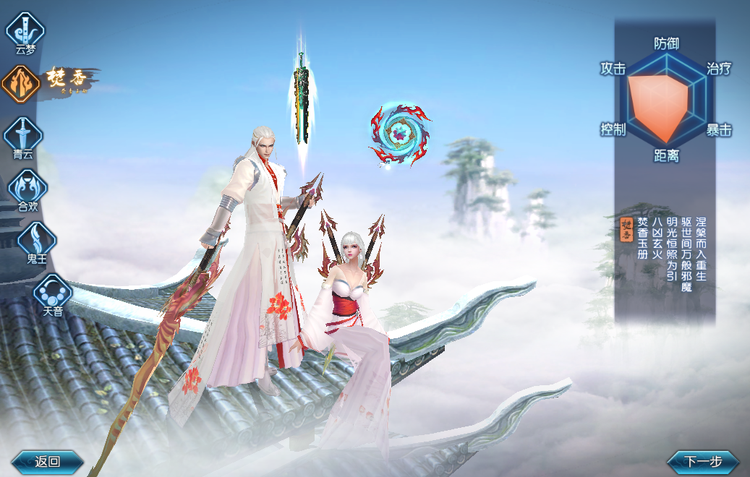
Task: Select the 天音 class icon
Action: pos(52,293)
